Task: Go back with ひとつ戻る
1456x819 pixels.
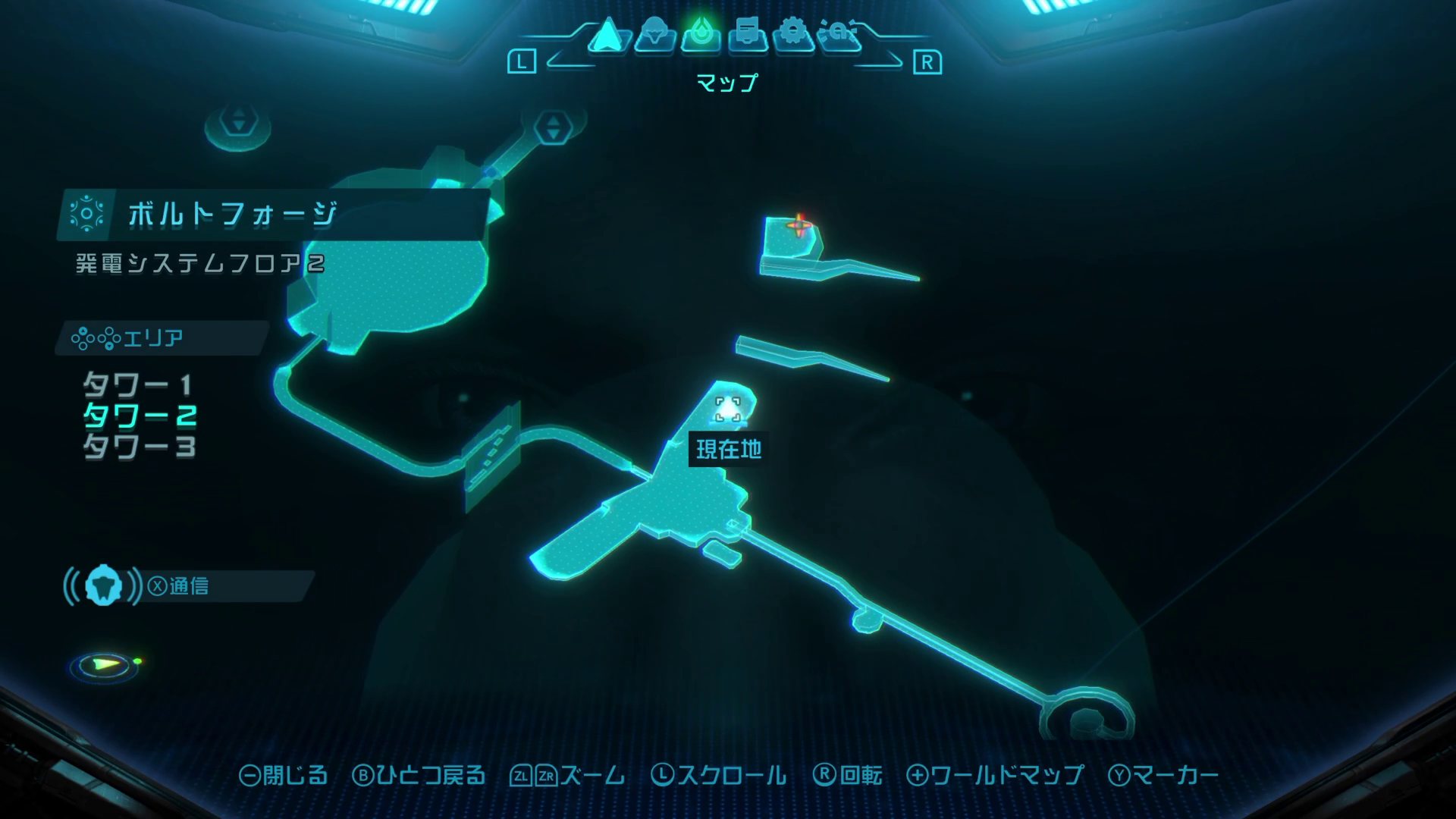Action: click(419, 775)
